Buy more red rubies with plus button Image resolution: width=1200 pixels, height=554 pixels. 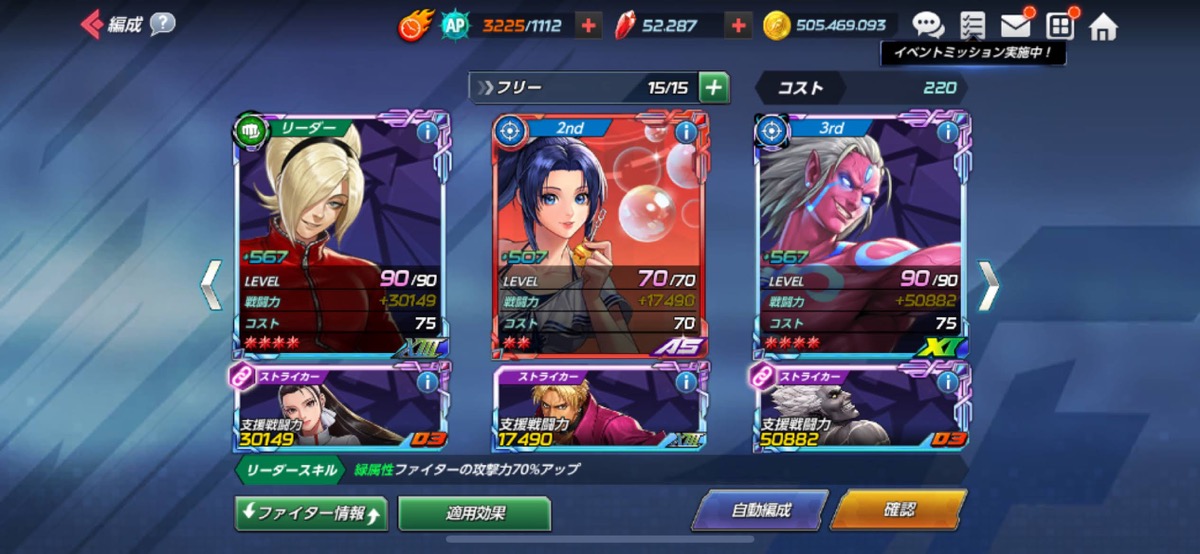737,26
